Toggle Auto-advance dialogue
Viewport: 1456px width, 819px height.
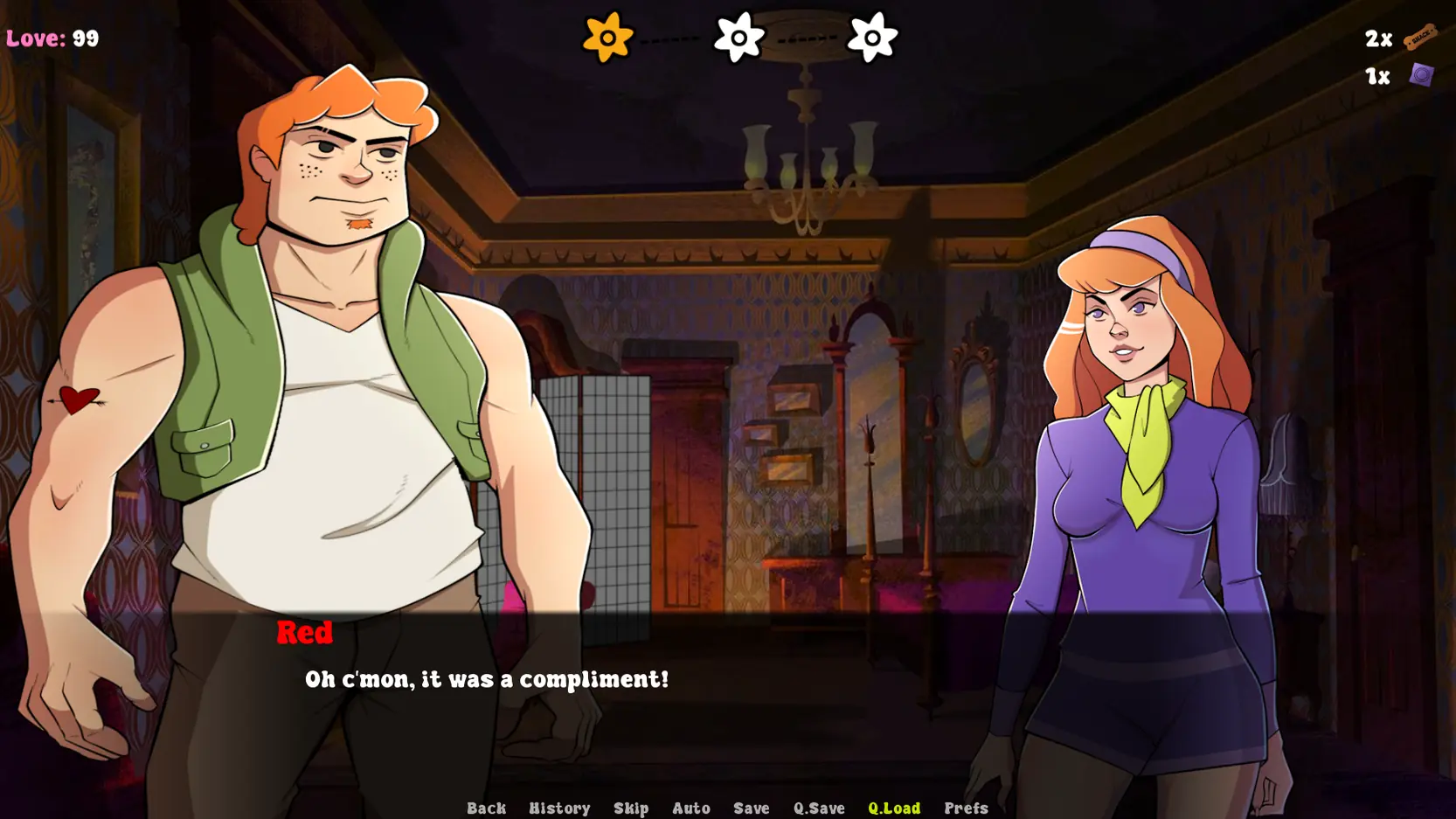click(x=690, y=808)
